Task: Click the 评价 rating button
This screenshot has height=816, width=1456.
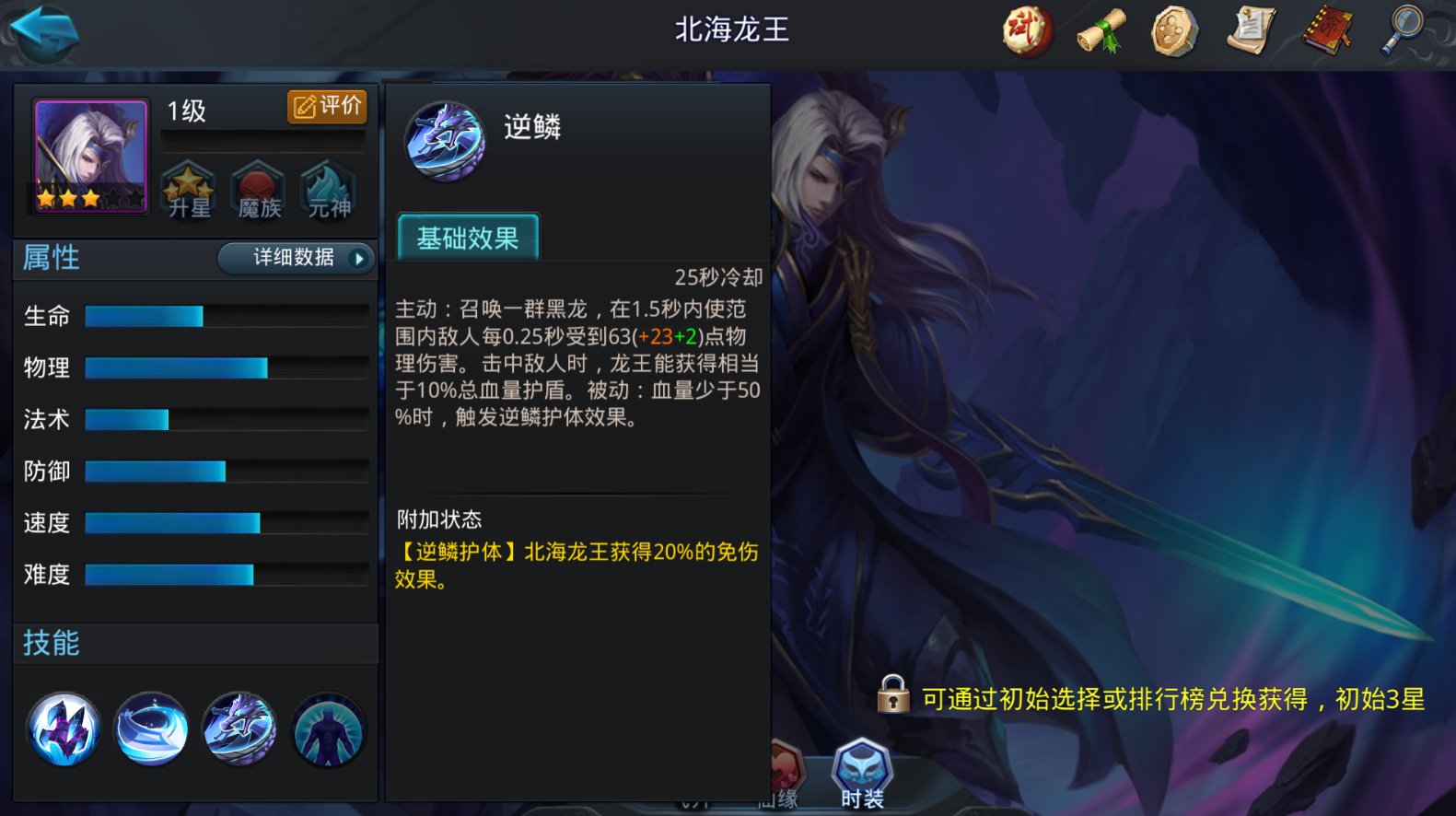Action: 327,107
